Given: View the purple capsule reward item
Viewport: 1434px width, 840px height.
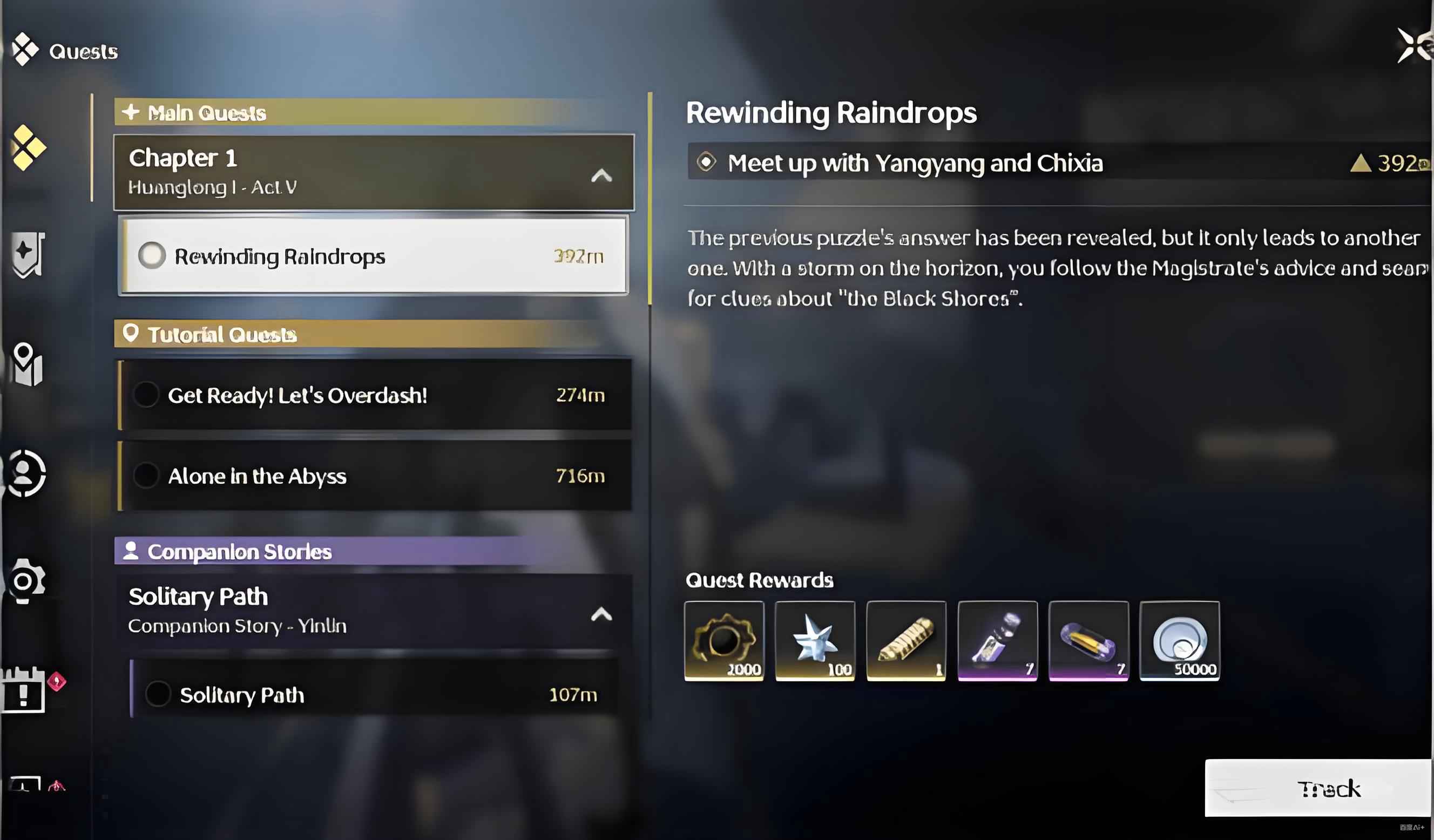Looking at the screenshot, I should tap(1088, 641).
